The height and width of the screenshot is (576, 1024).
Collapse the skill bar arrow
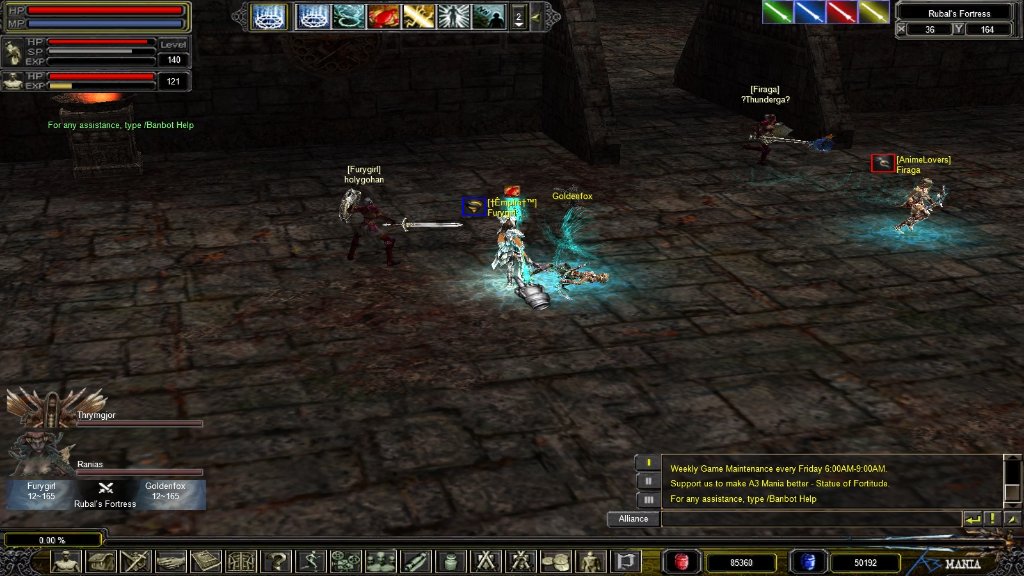click(x=535, y=16)
